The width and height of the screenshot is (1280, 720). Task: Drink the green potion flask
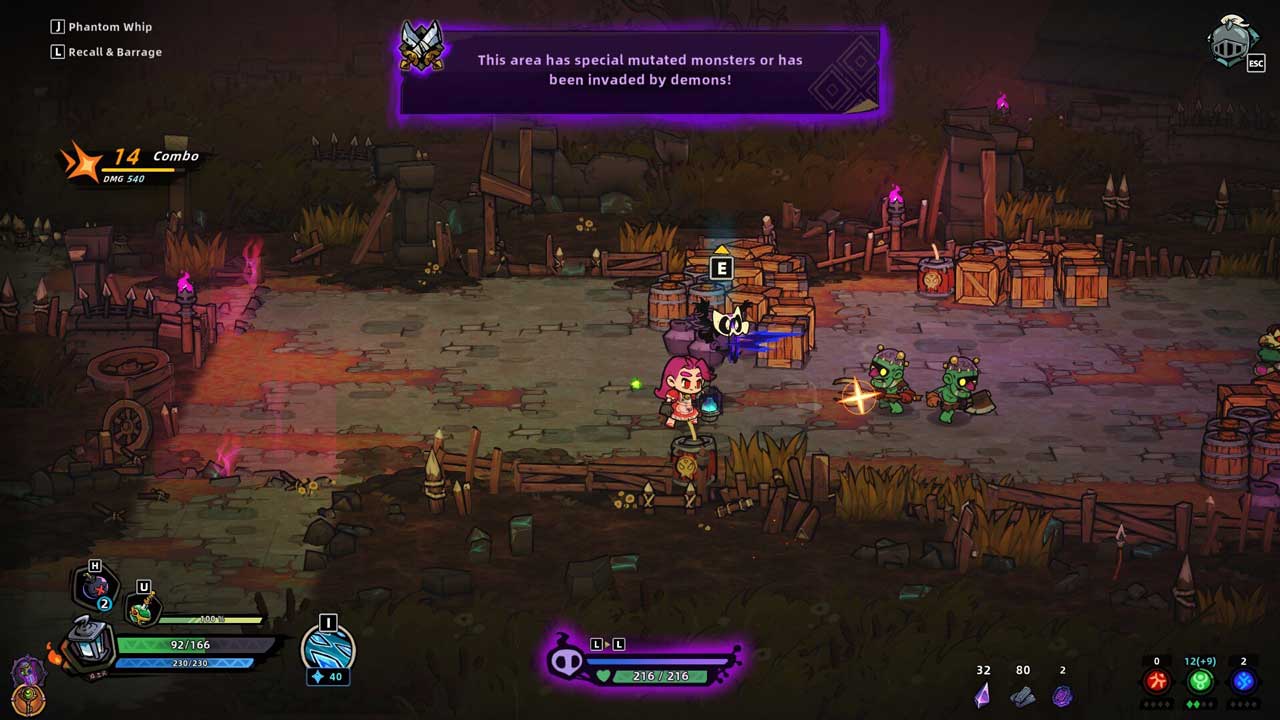coord(143,609)
